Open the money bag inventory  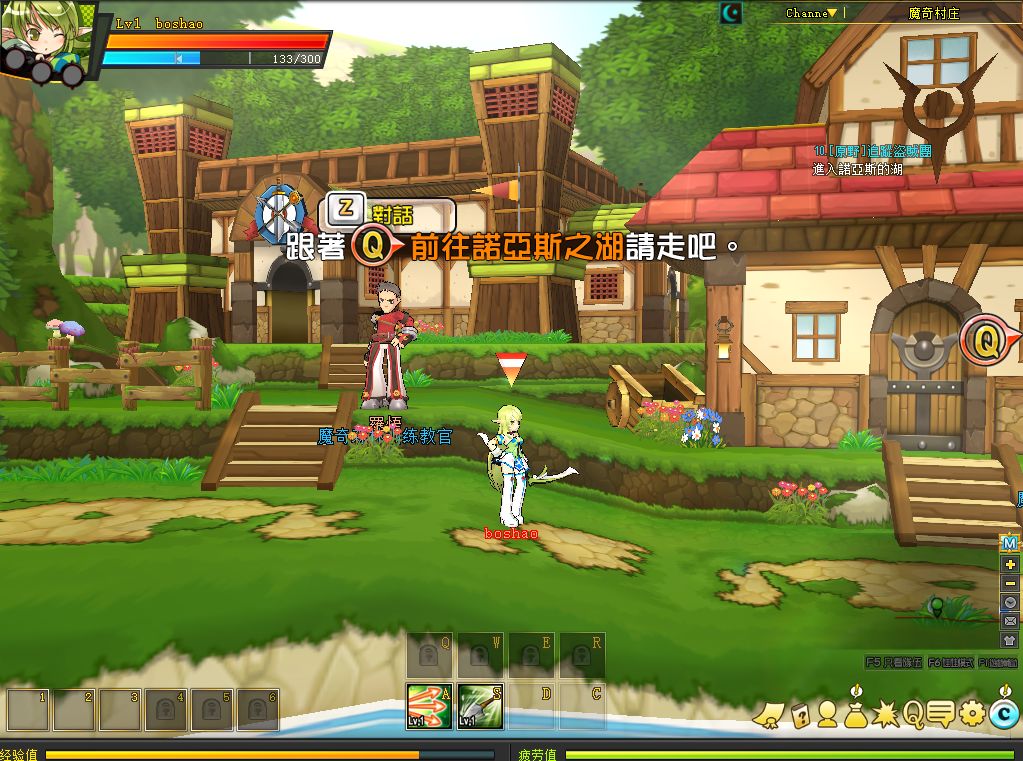click(x=856, y=711)
